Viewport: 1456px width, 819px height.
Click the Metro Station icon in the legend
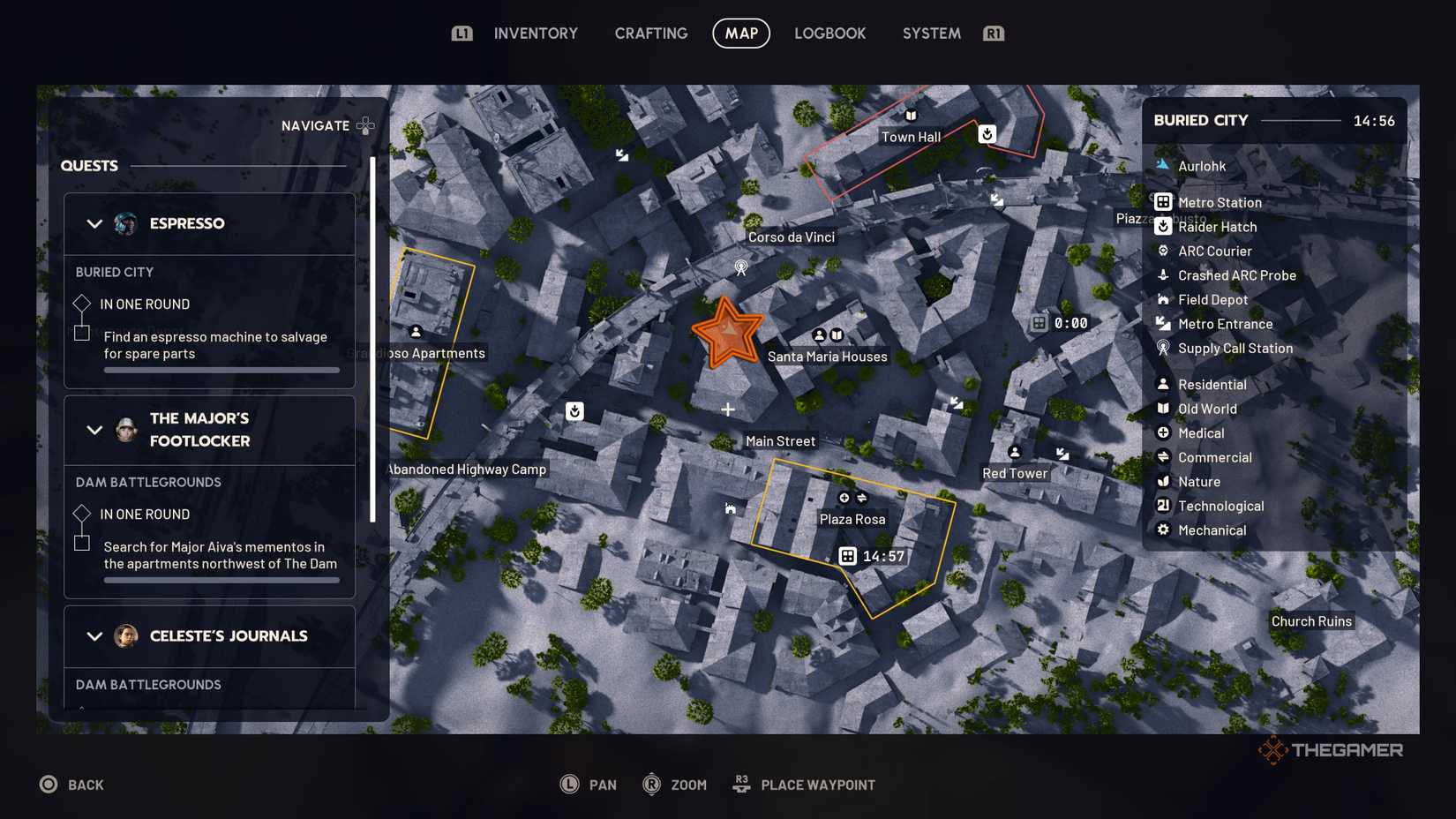[x=1162, y=202]
